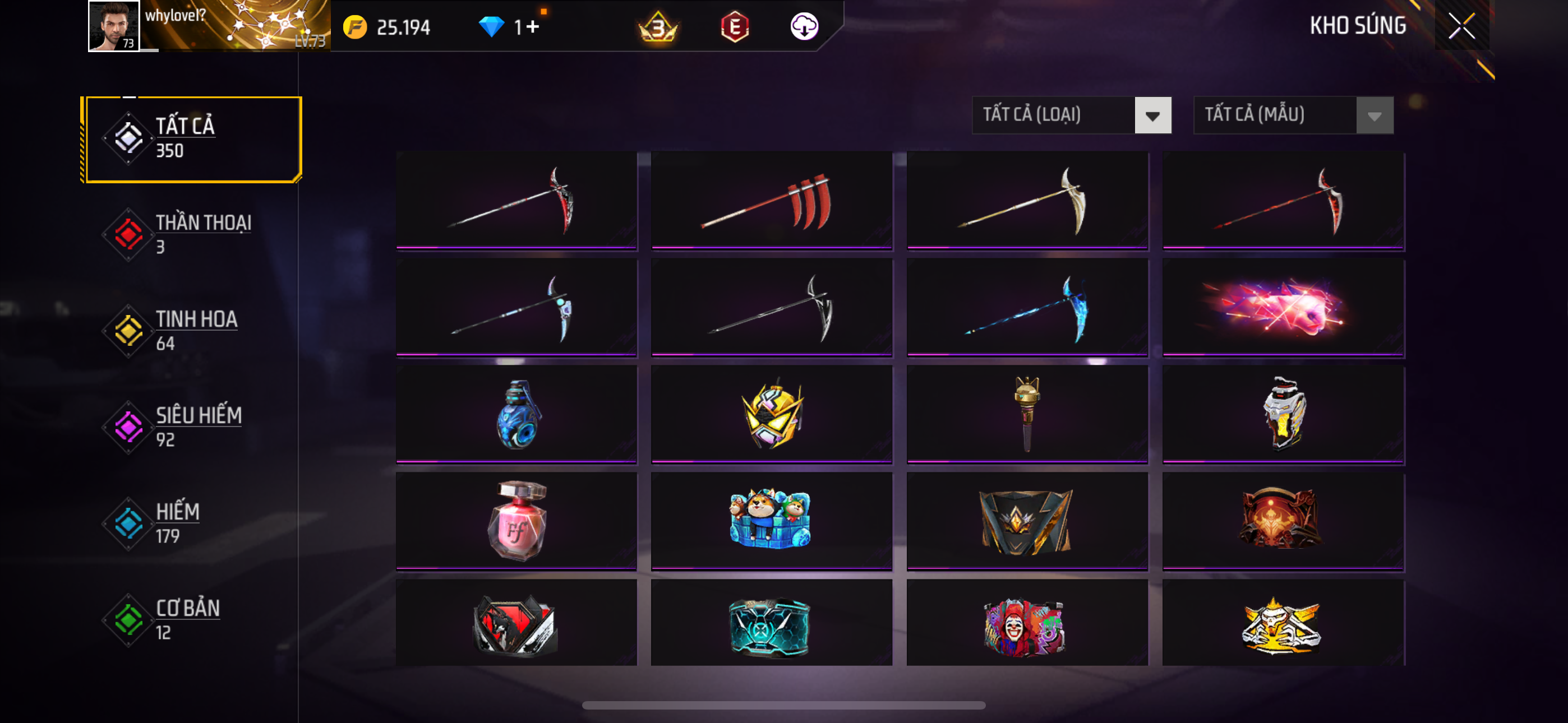The width and height of the screenshot is (1568, 723).
Task: Add diamonds with the plus button
Action: pyautogui.click(x=533, y=27)
